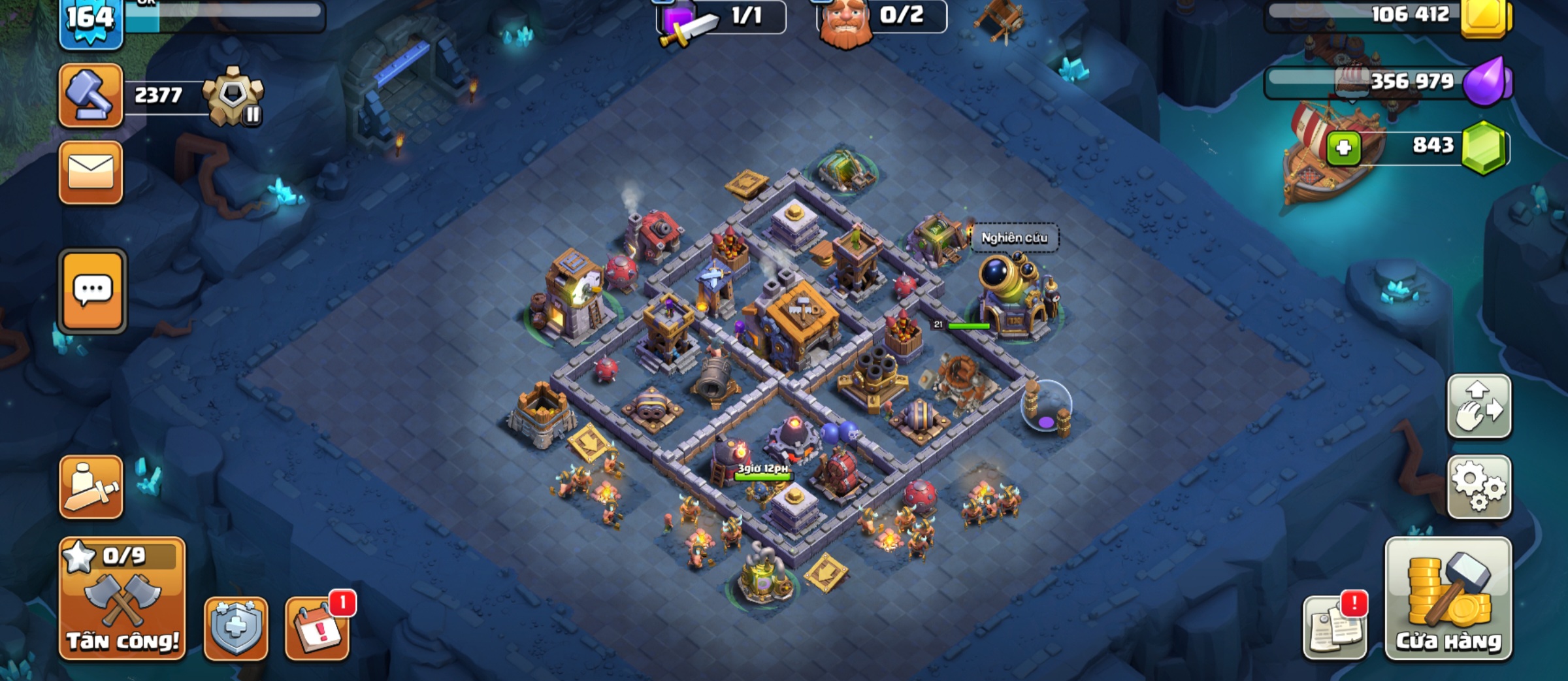
Task: Open the 1/1 sword army indicator
Action: tap(721, 17)
